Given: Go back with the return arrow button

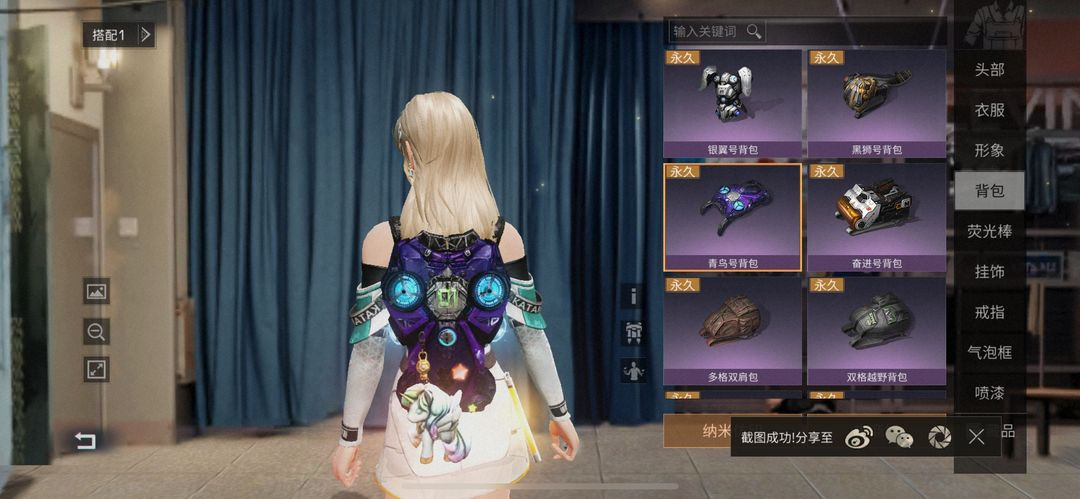Looking at the screenshot, I should (x=86, y=440).
